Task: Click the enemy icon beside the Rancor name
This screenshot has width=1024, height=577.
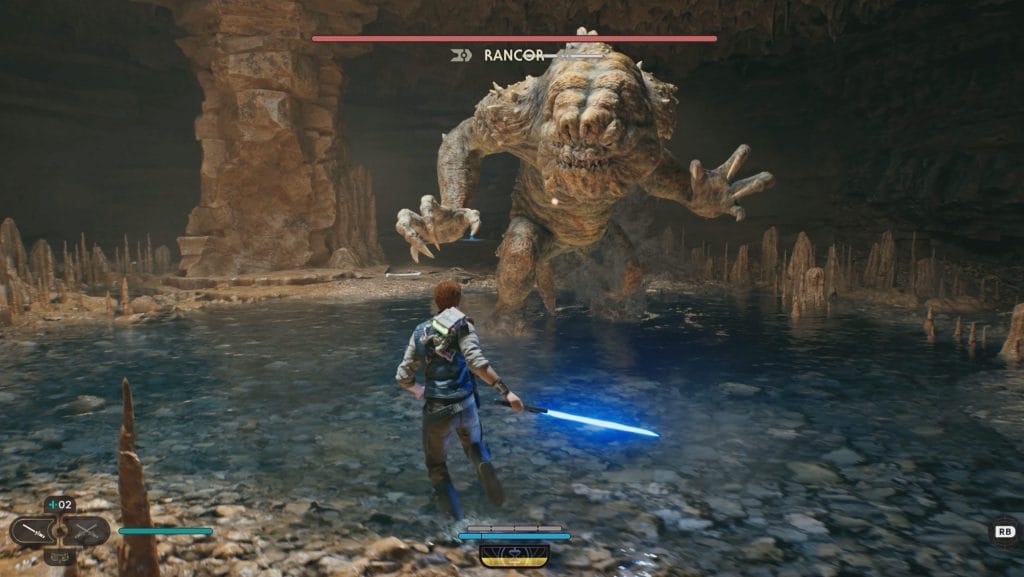Action: click(461, 56)
